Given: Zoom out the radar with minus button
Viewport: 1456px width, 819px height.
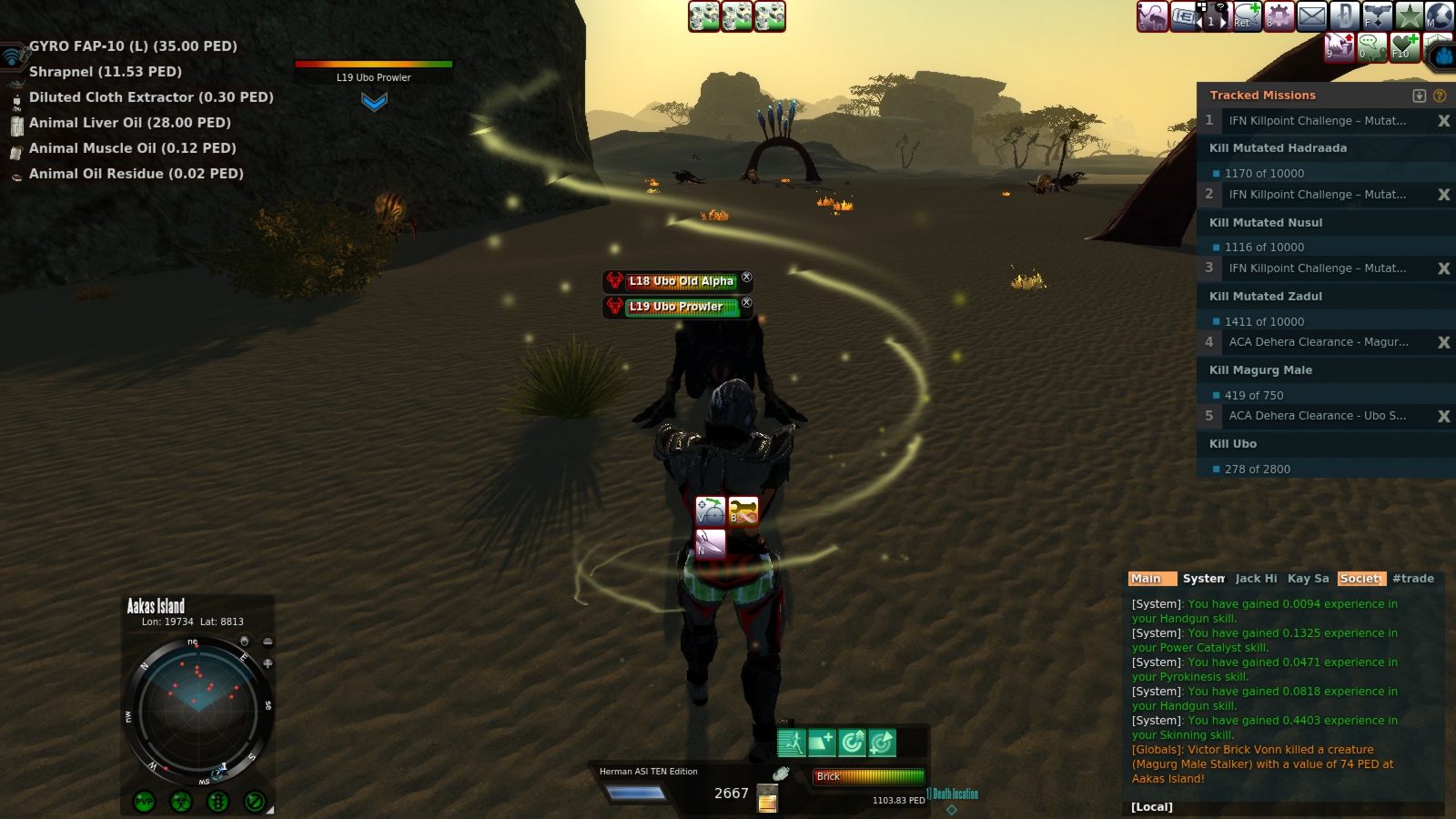Looking at the screenshot, I should pyautogui.click(x=268, y=642).
